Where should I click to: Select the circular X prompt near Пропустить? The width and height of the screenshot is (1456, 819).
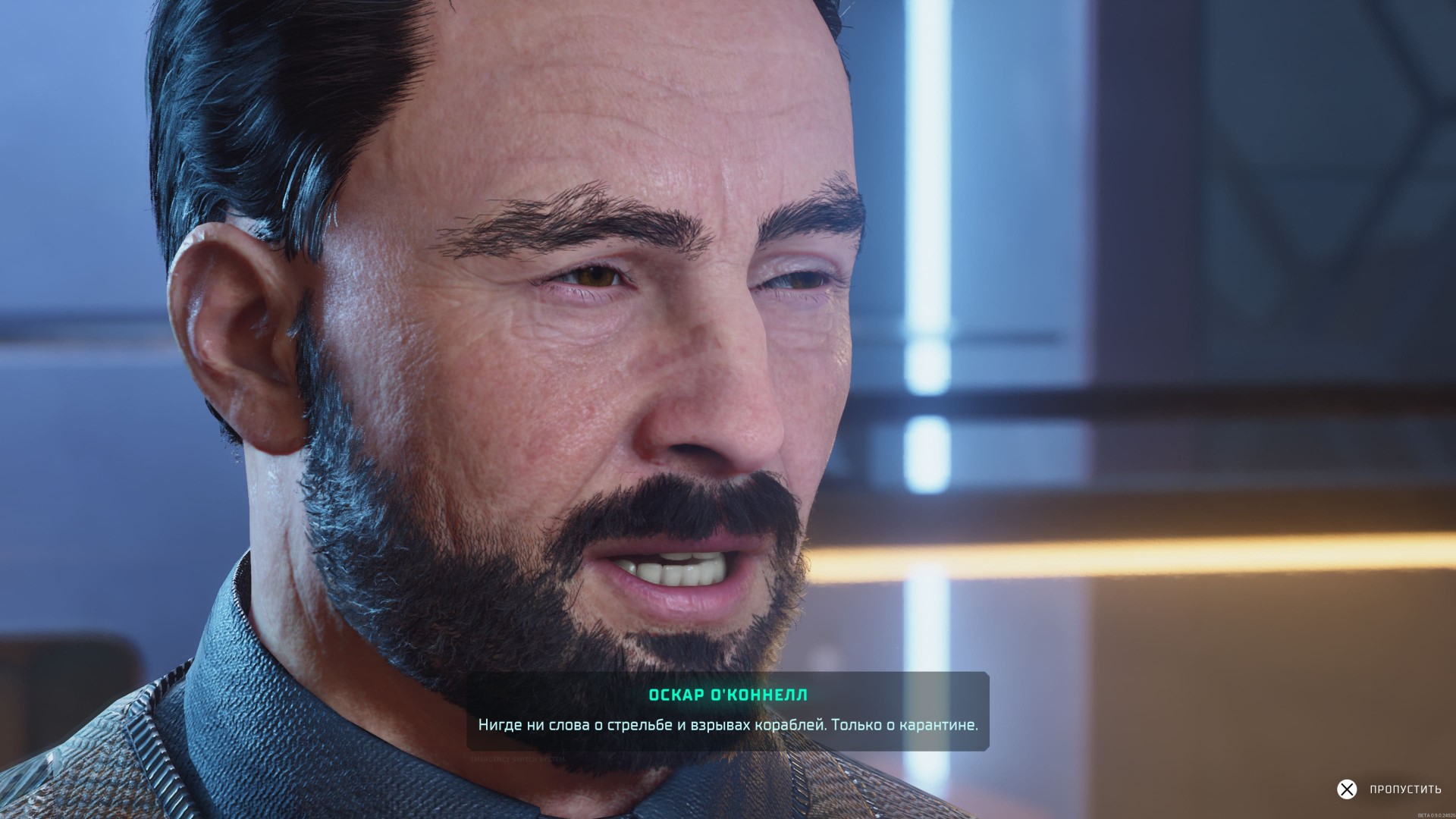[1348, 789]
